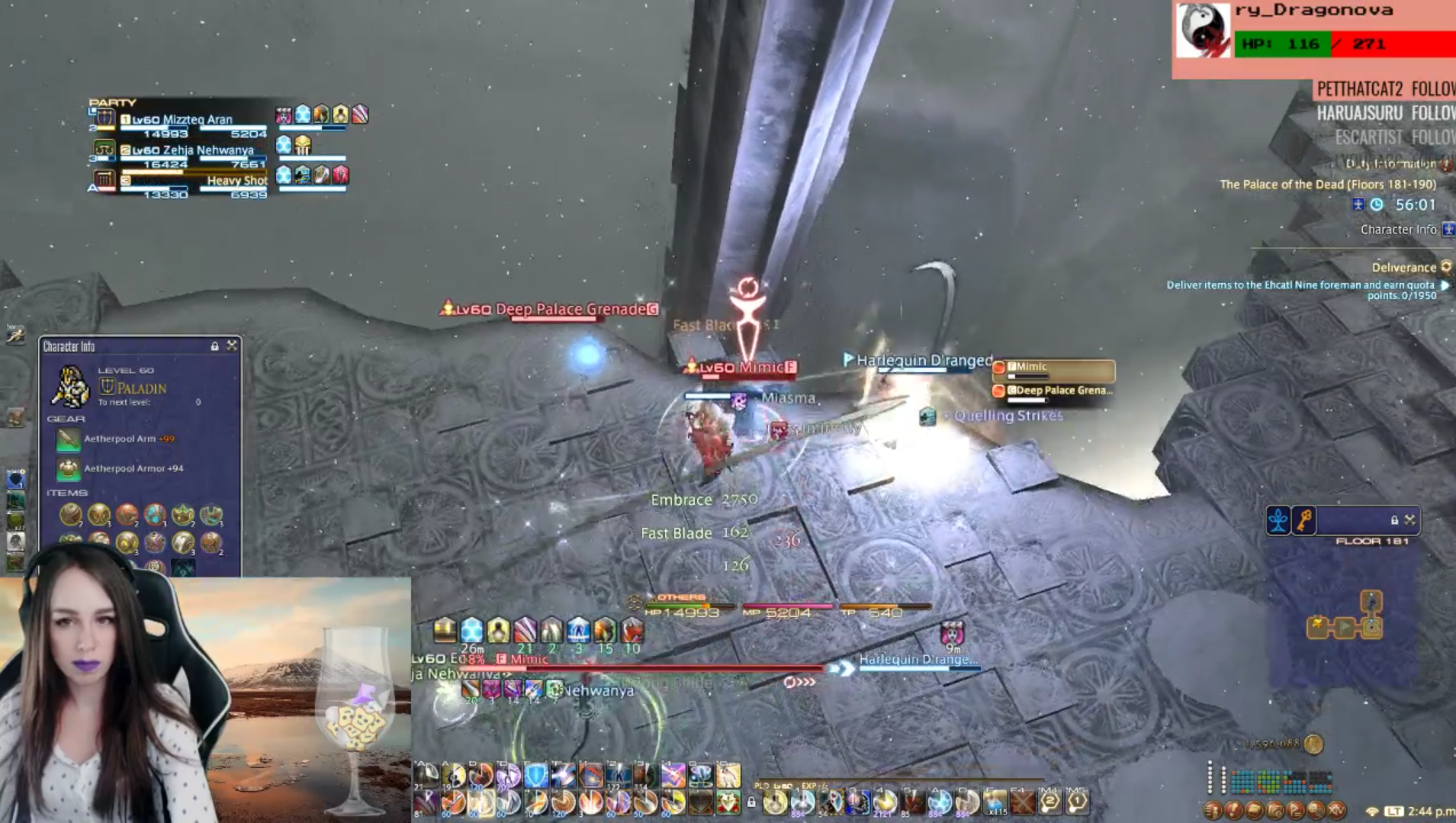Toggle the hotbar lock padlock
Screen dimensions: 1456x823
751,802
